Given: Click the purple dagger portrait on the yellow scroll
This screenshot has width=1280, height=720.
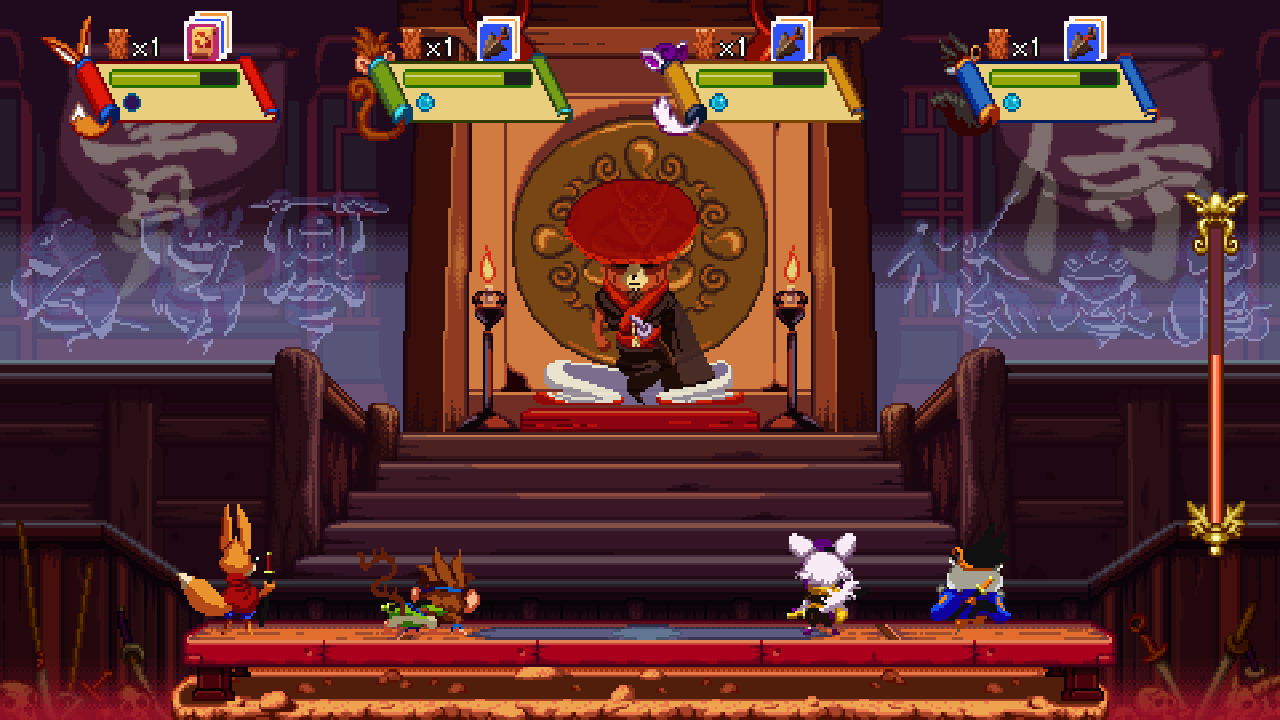Looking at the screenshot, I should click(x=666, y=50).
